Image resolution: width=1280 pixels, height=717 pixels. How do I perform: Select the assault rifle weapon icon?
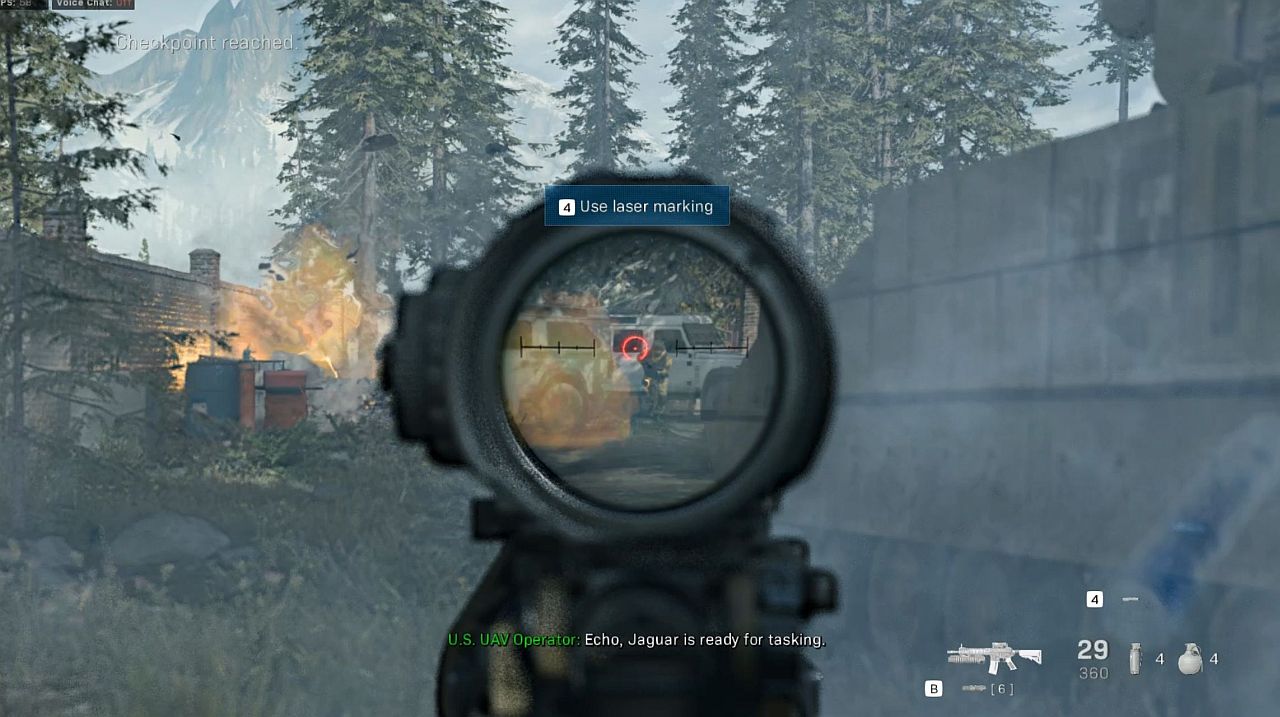pyautogui.click(x=994, y=656)
